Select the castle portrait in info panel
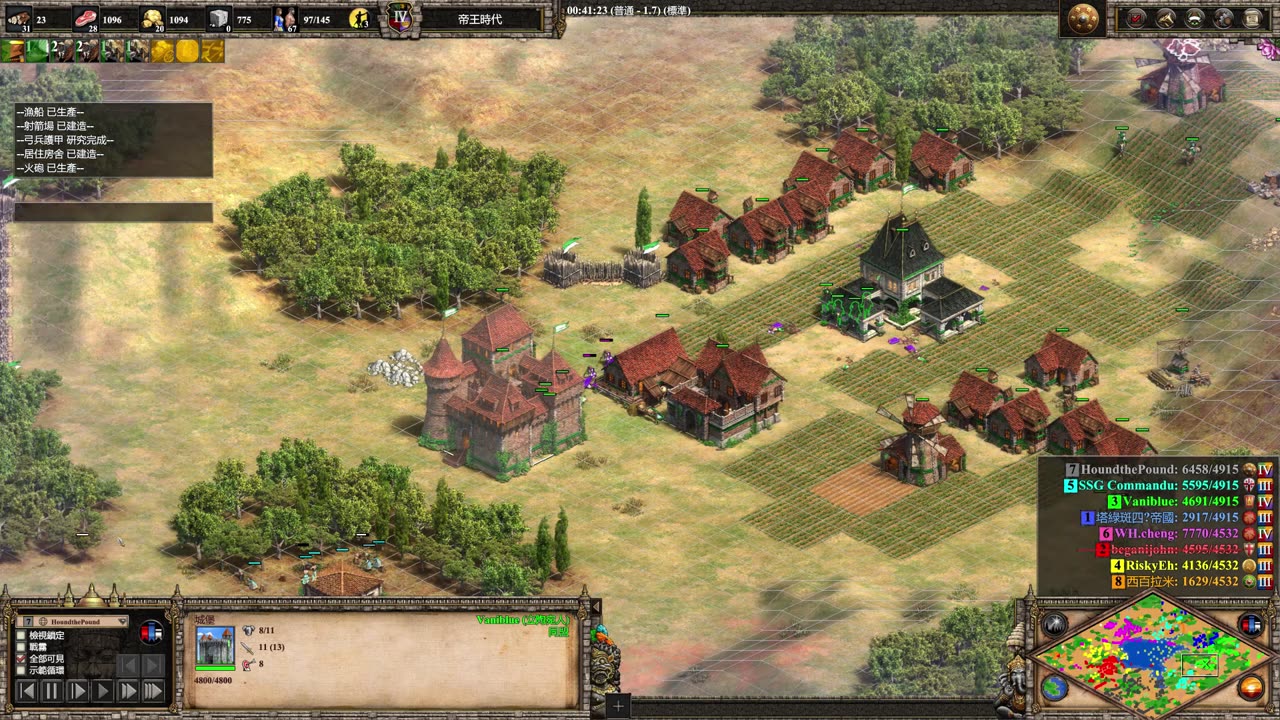This screenshot has width=1280, height=720. click(x=215, y=646)
